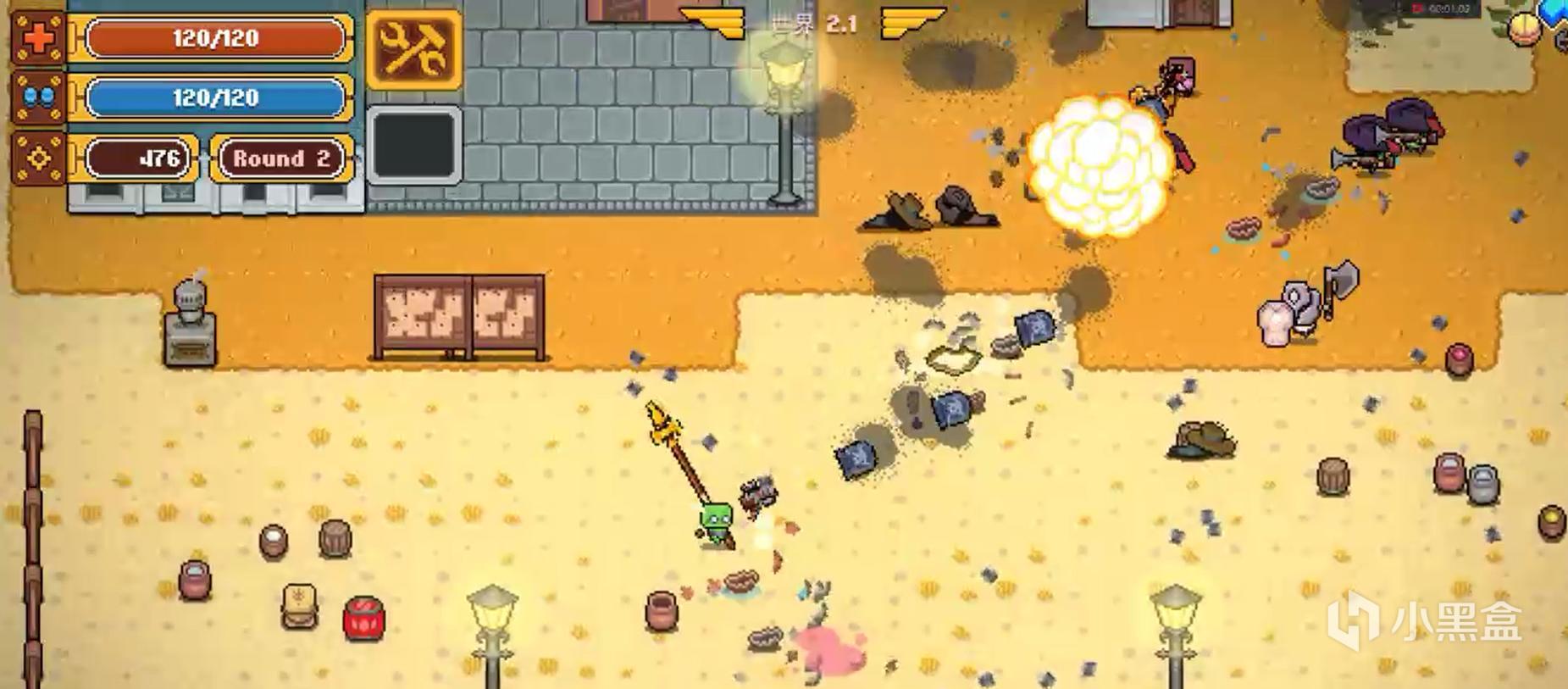Open the 世界 2.1 world label

click(x=812, y=23)
